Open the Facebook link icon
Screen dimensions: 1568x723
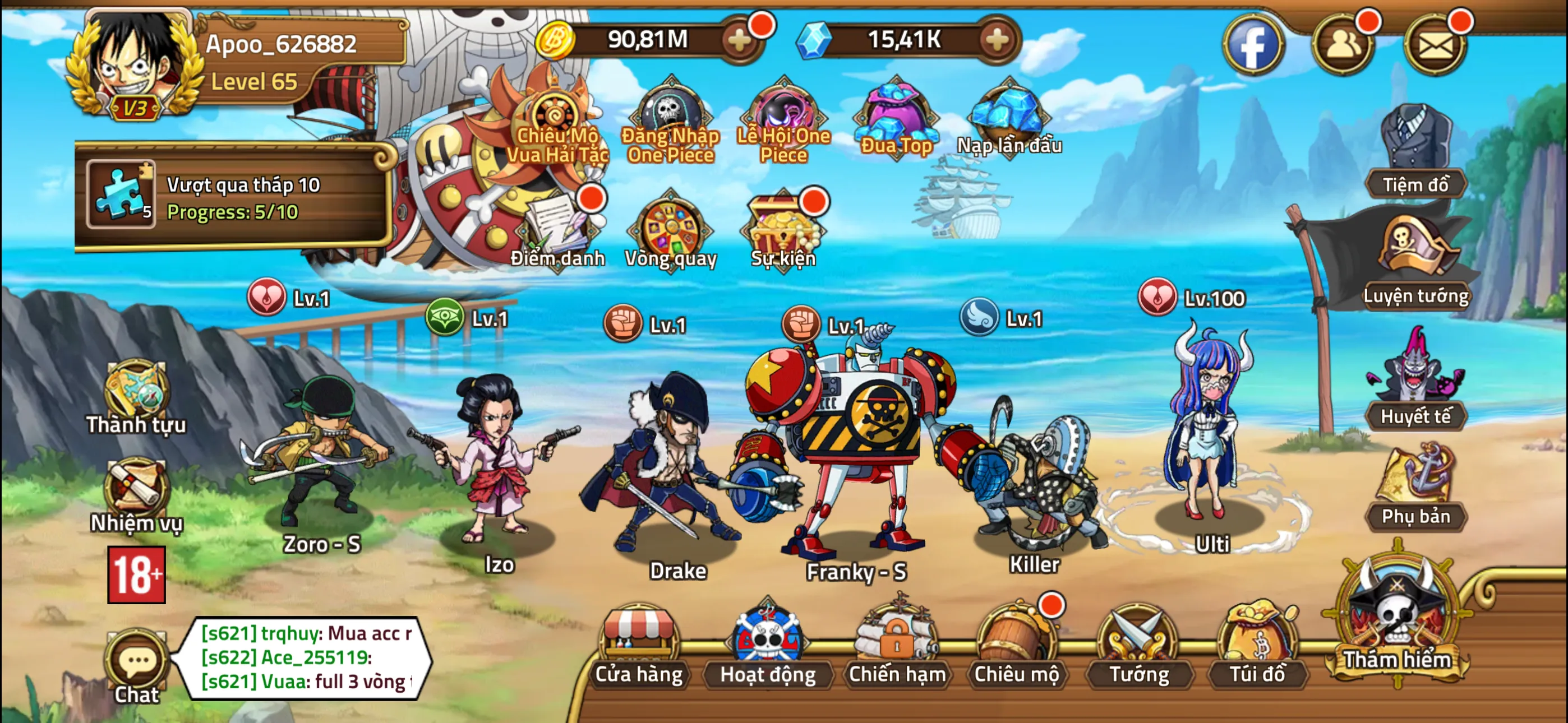click(1253, 44)
